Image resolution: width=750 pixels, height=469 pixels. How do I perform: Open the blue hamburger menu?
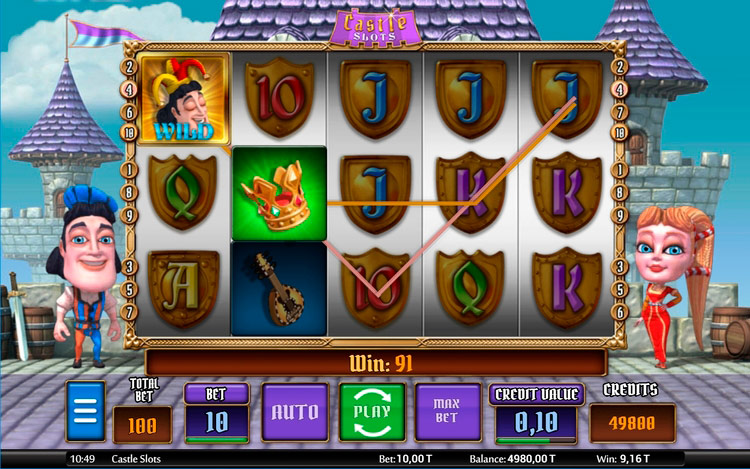point(85,411)
